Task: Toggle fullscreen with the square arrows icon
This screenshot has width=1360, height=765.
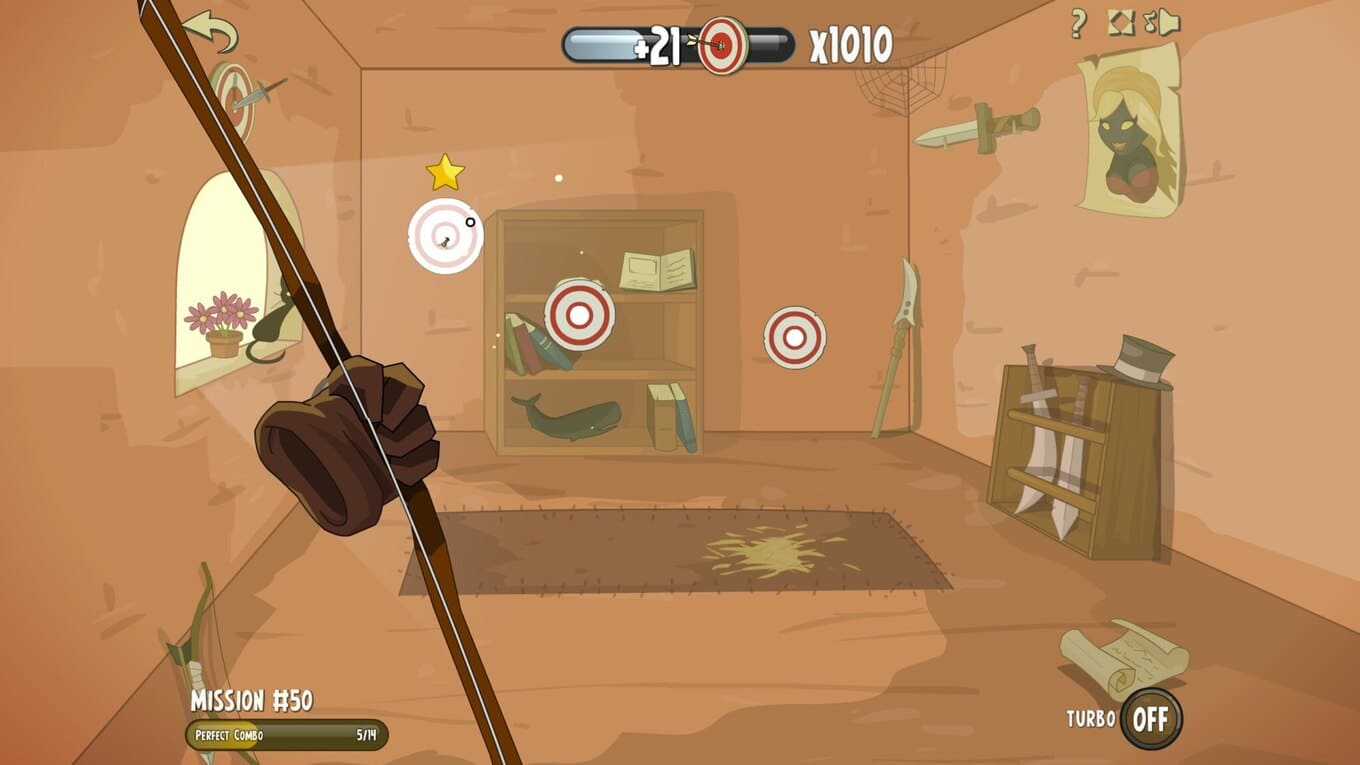Action: [1121, 22]
